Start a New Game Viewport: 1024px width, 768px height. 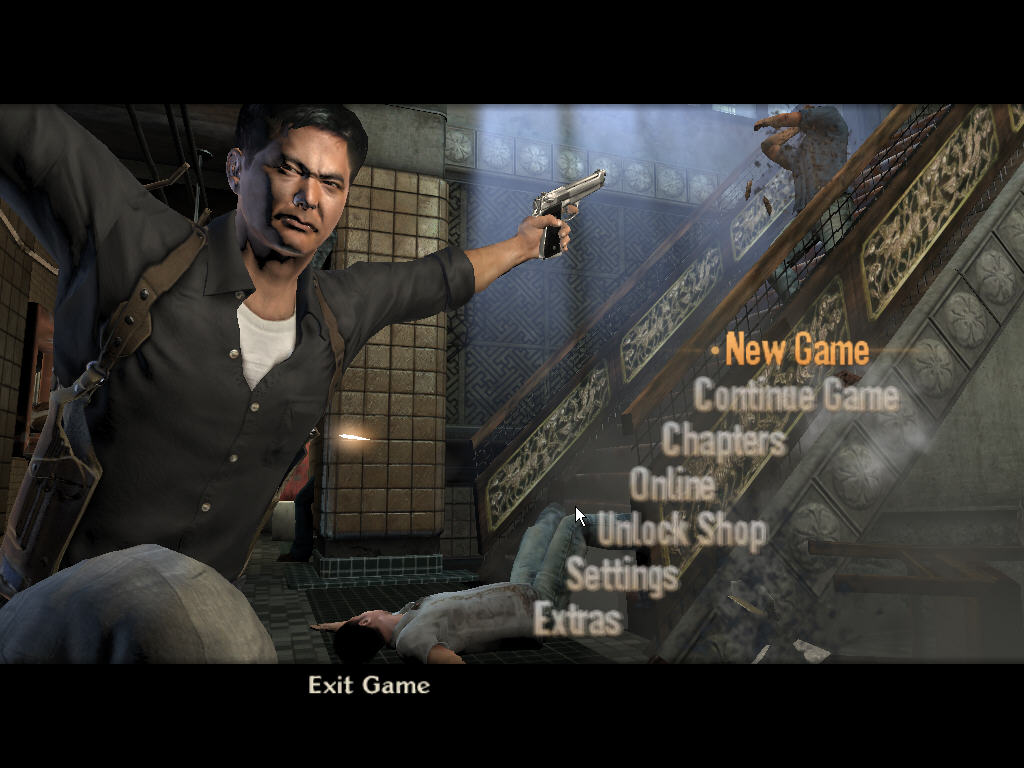pos(797,350)
